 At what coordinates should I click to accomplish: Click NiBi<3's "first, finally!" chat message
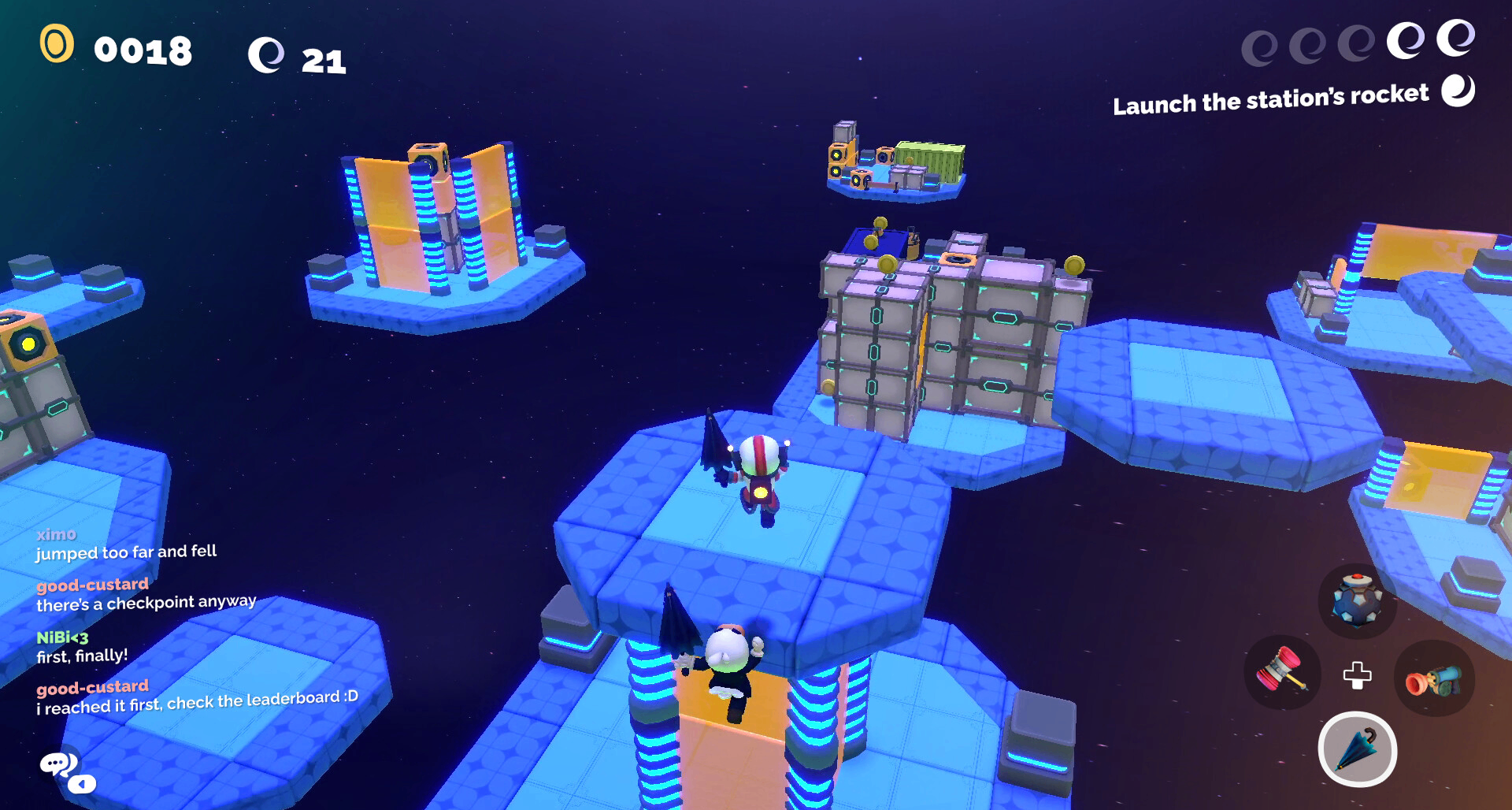[x=82, y=656]
